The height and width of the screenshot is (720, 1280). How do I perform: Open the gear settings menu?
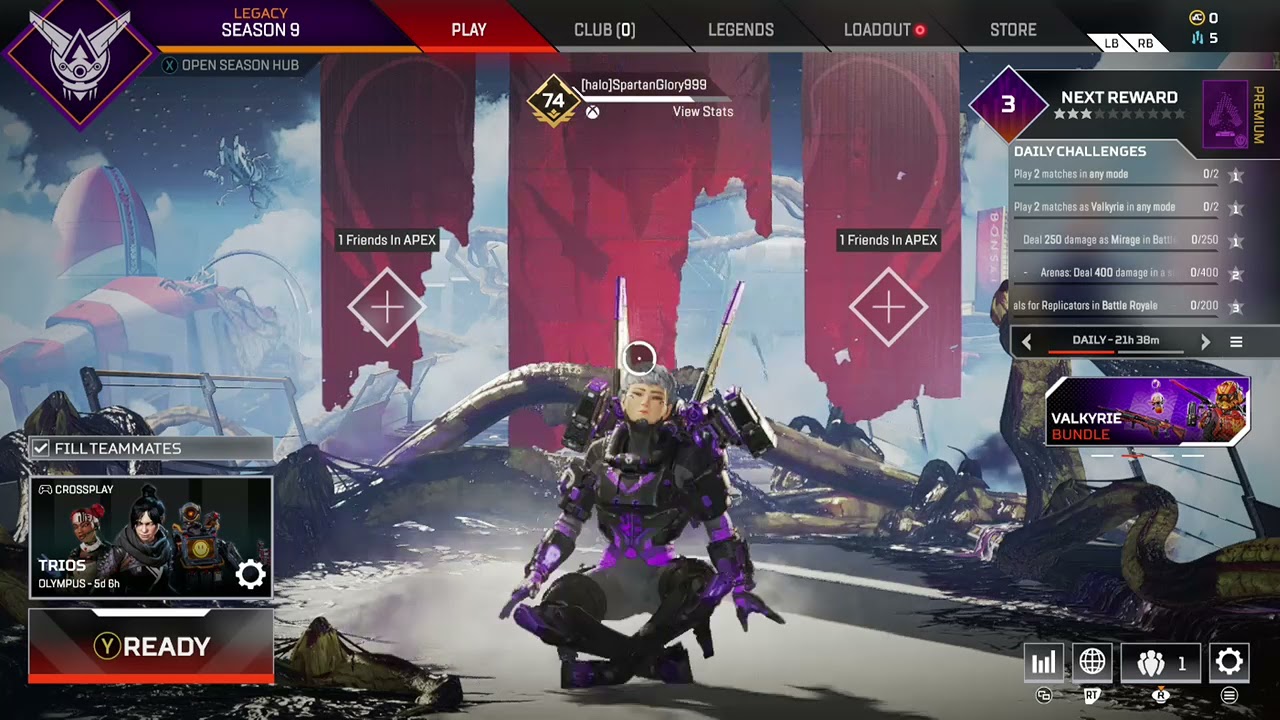pos(1229,662)
